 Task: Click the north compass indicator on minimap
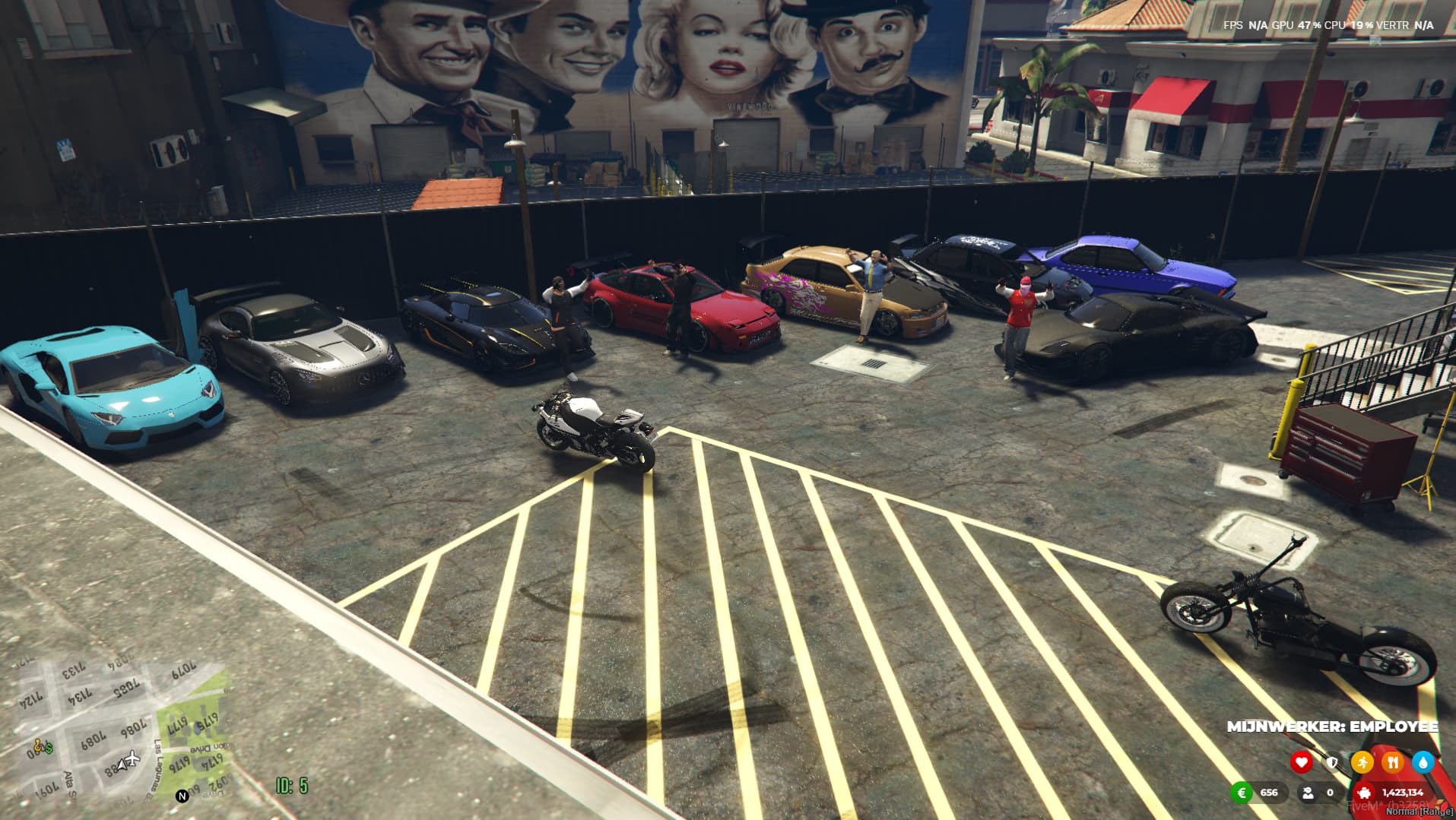pos(182,796)
